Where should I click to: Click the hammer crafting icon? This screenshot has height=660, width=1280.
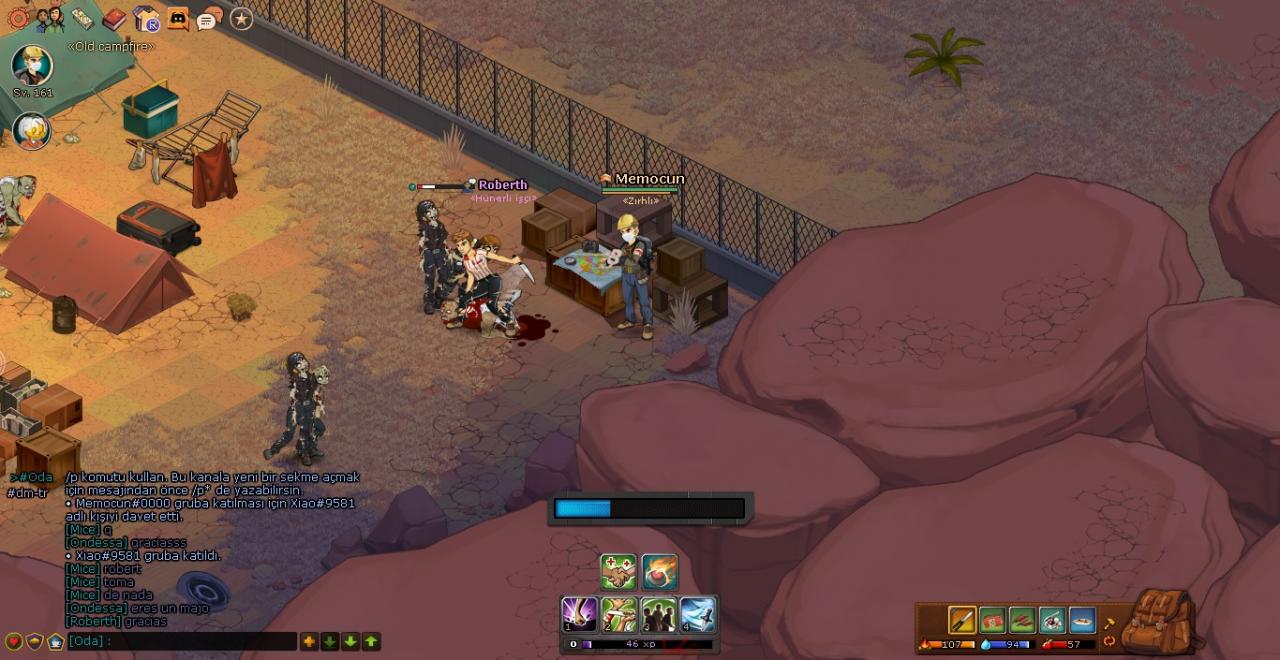tap(1109, 623)
